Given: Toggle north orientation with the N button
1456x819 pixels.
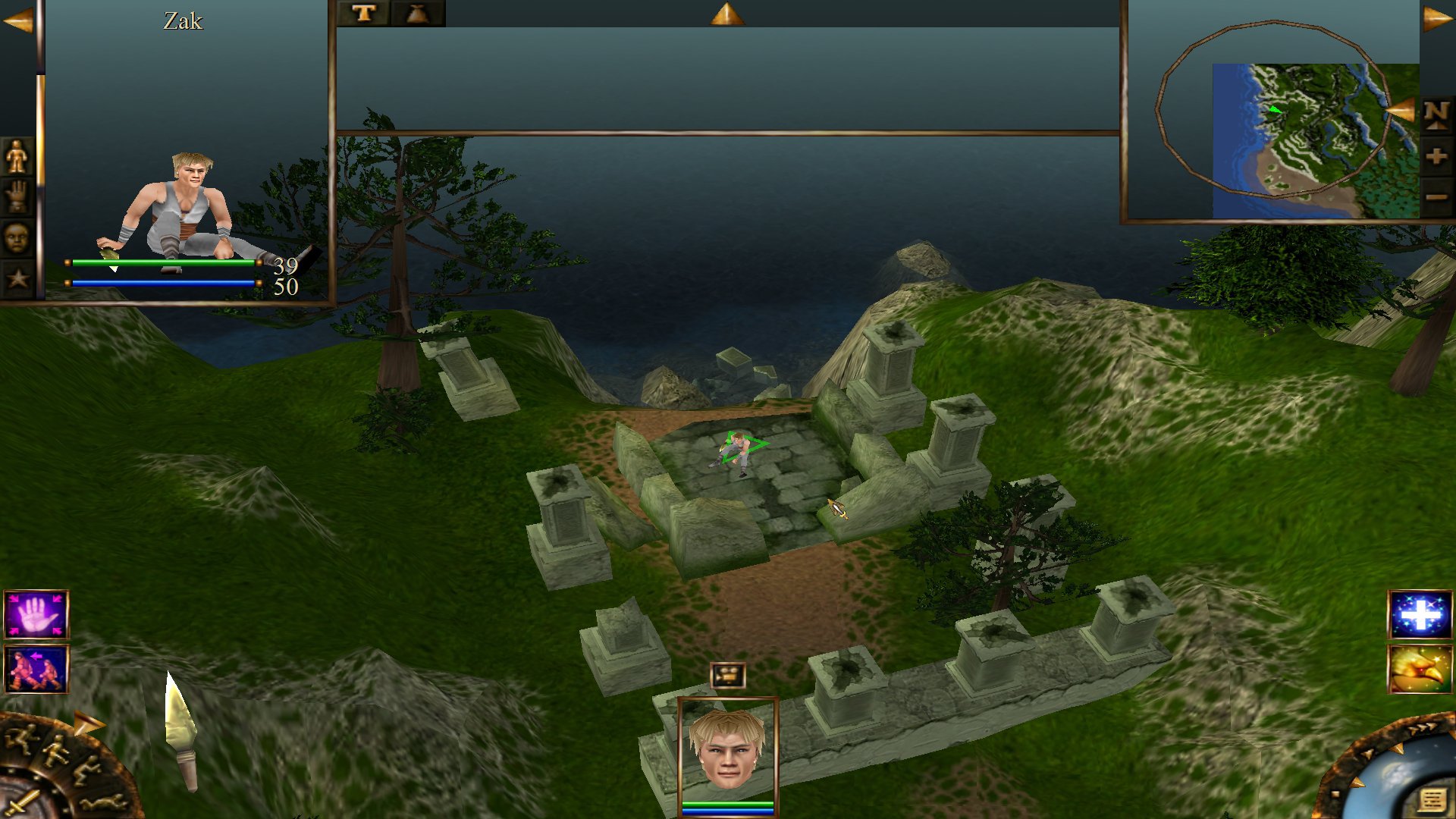Looking at the screenshot, I should click(x=1437, y=115).
